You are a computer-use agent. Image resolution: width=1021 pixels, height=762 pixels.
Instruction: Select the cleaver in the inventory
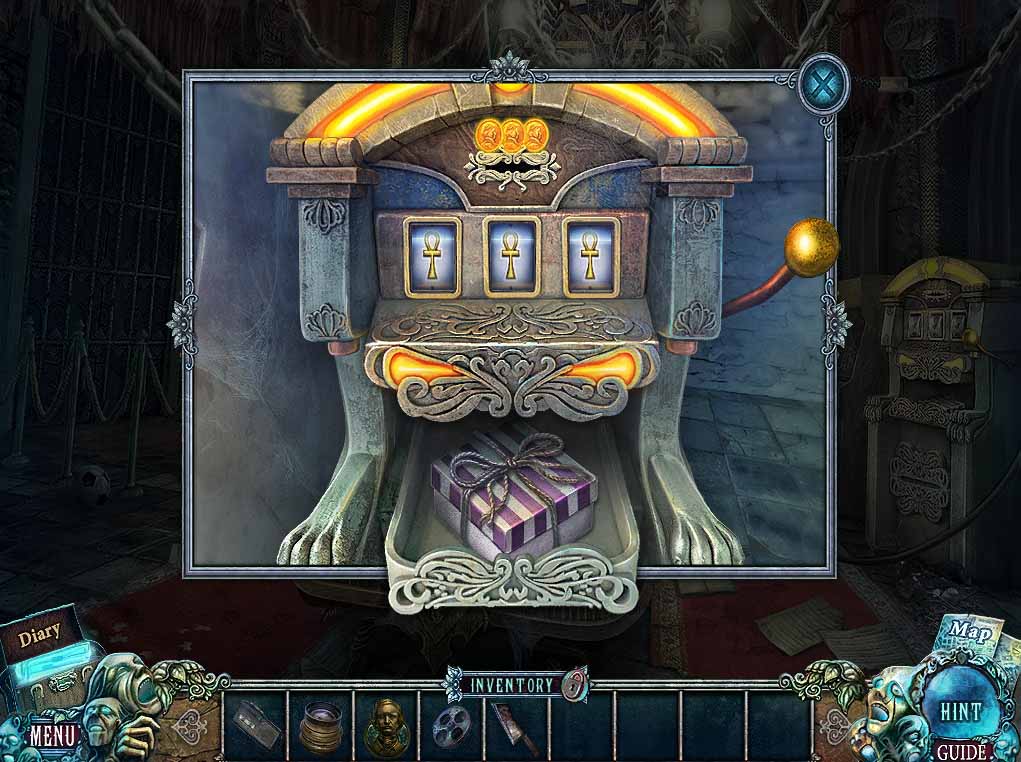(x=516, y=726)
